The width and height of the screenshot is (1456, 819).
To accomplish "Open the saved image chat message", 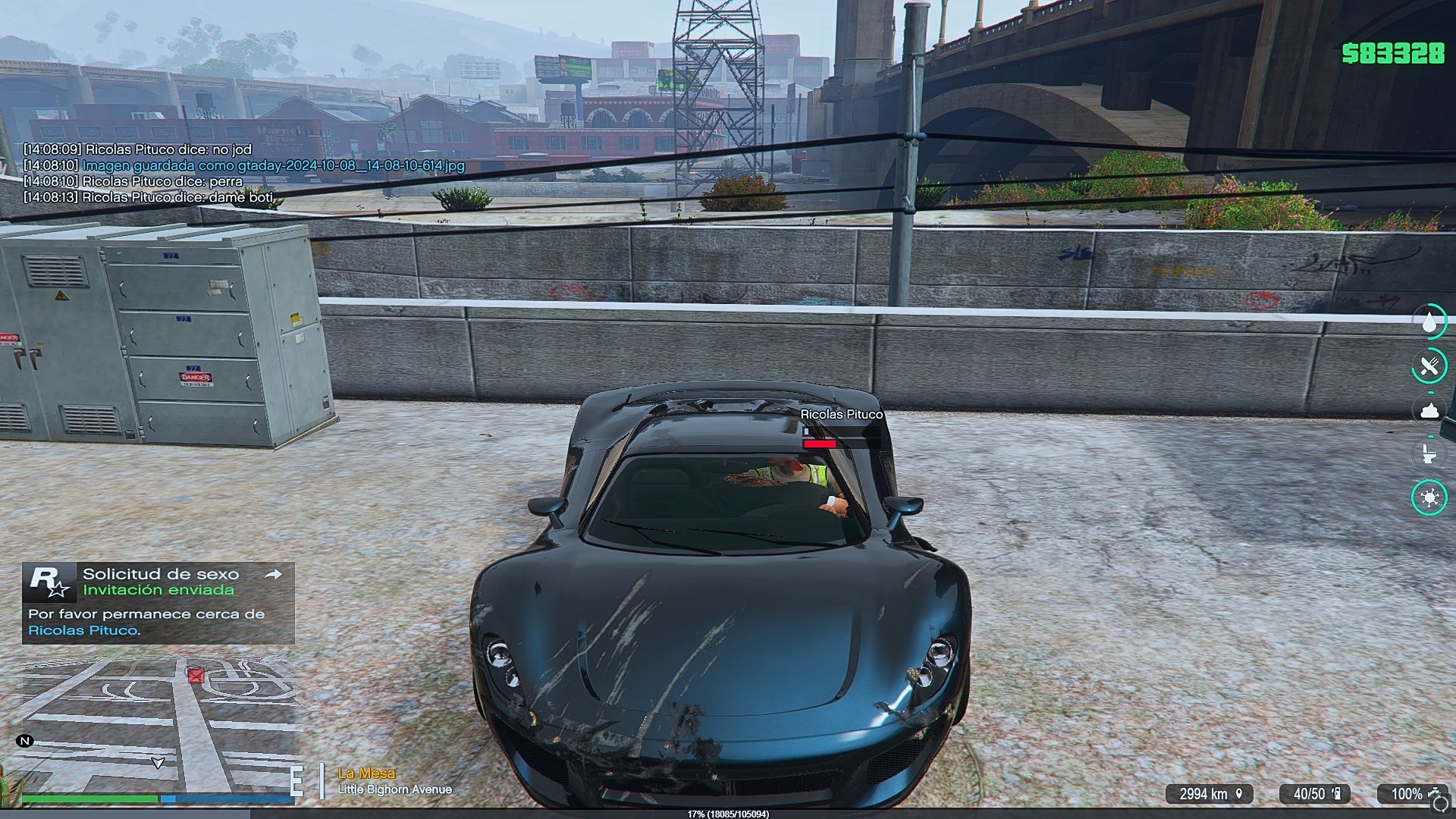I will coord(273,165).
